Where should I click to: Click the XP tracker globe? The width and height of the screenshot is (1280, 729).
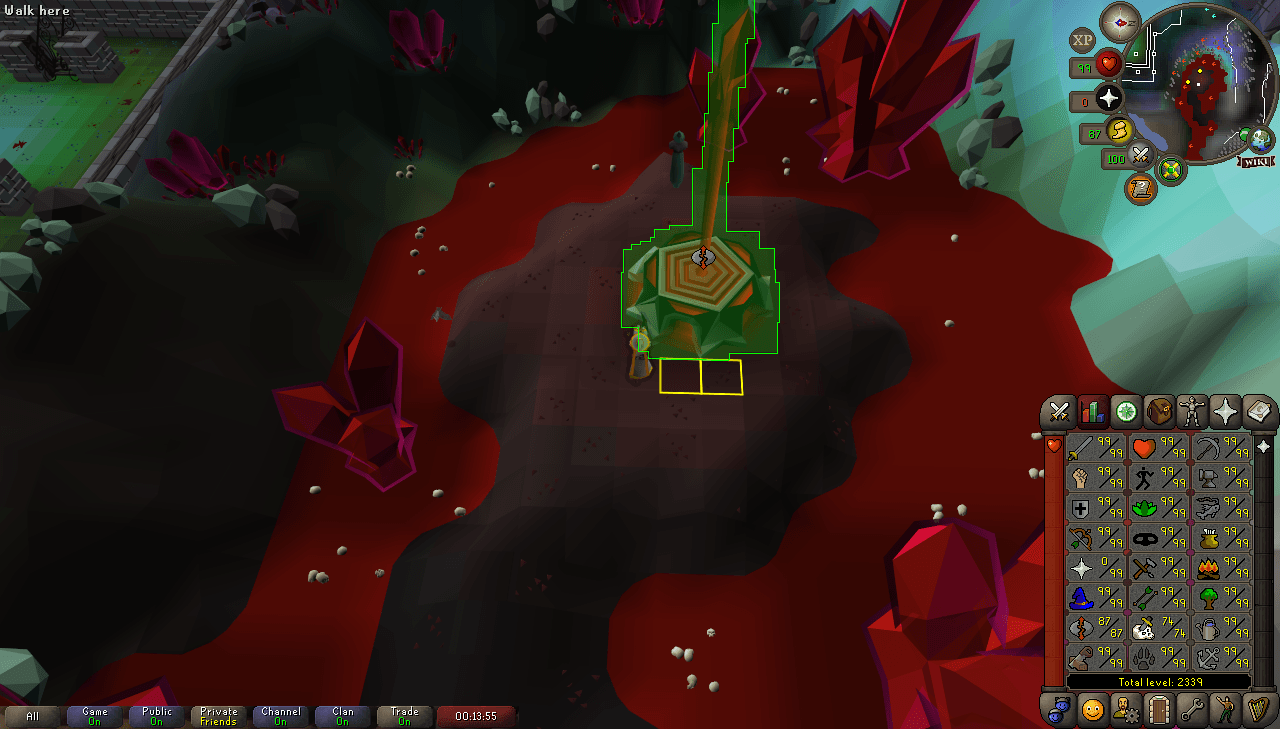tap(1080, 41)
